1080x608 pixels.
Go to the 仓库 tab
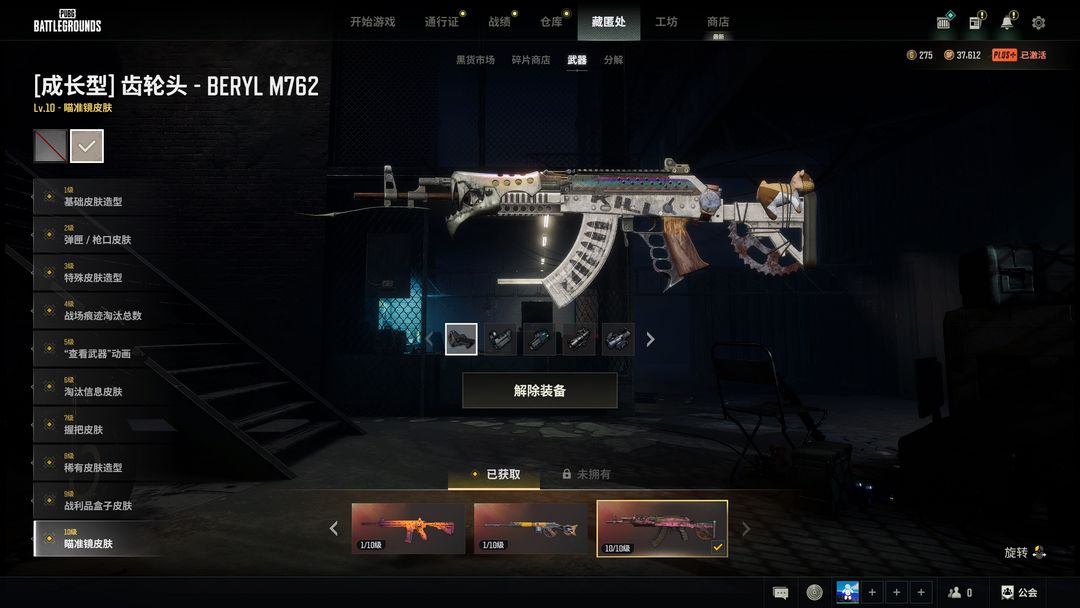551,22
